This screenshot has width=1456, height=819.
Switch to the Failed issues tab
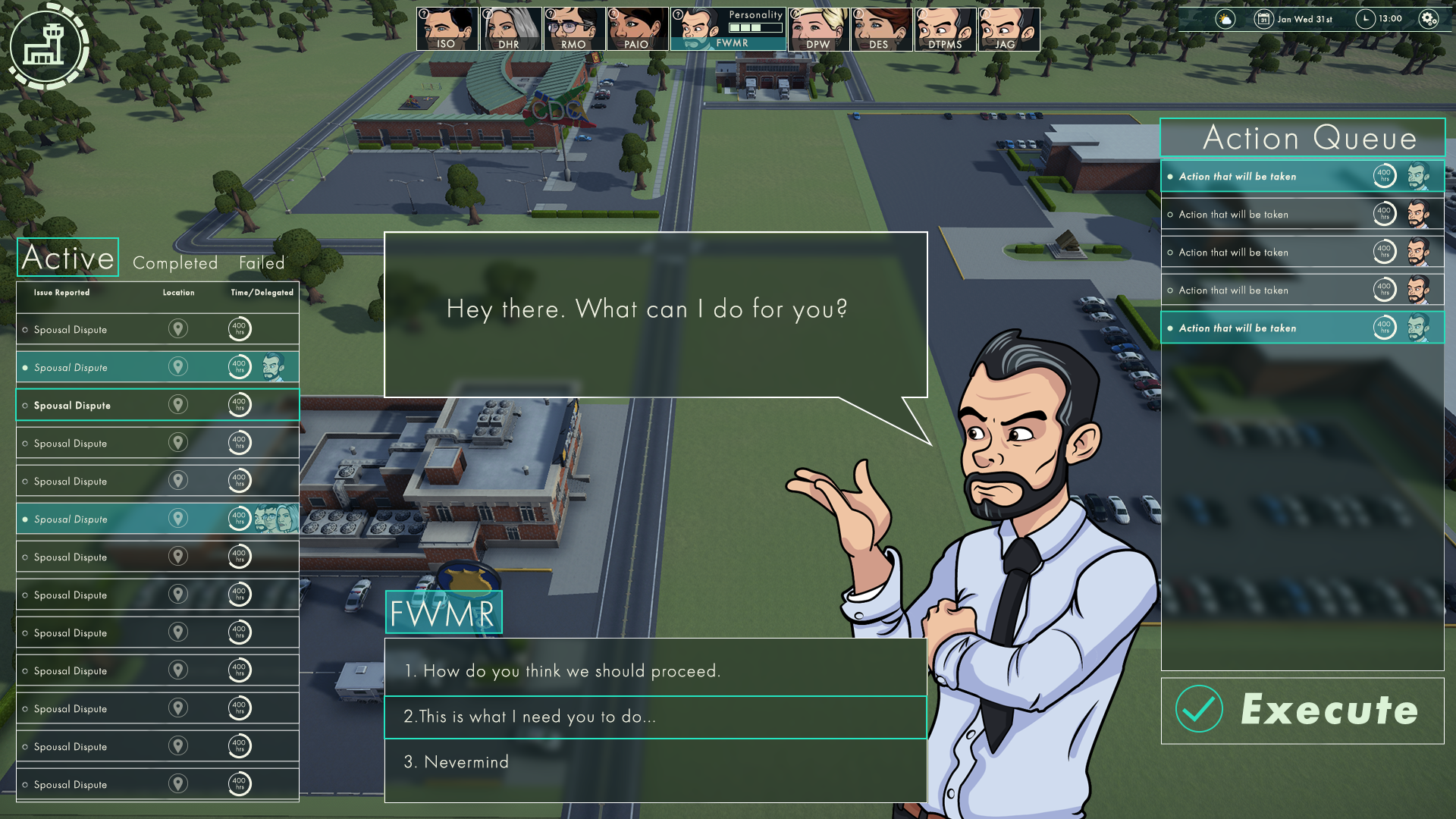point(262,263)
